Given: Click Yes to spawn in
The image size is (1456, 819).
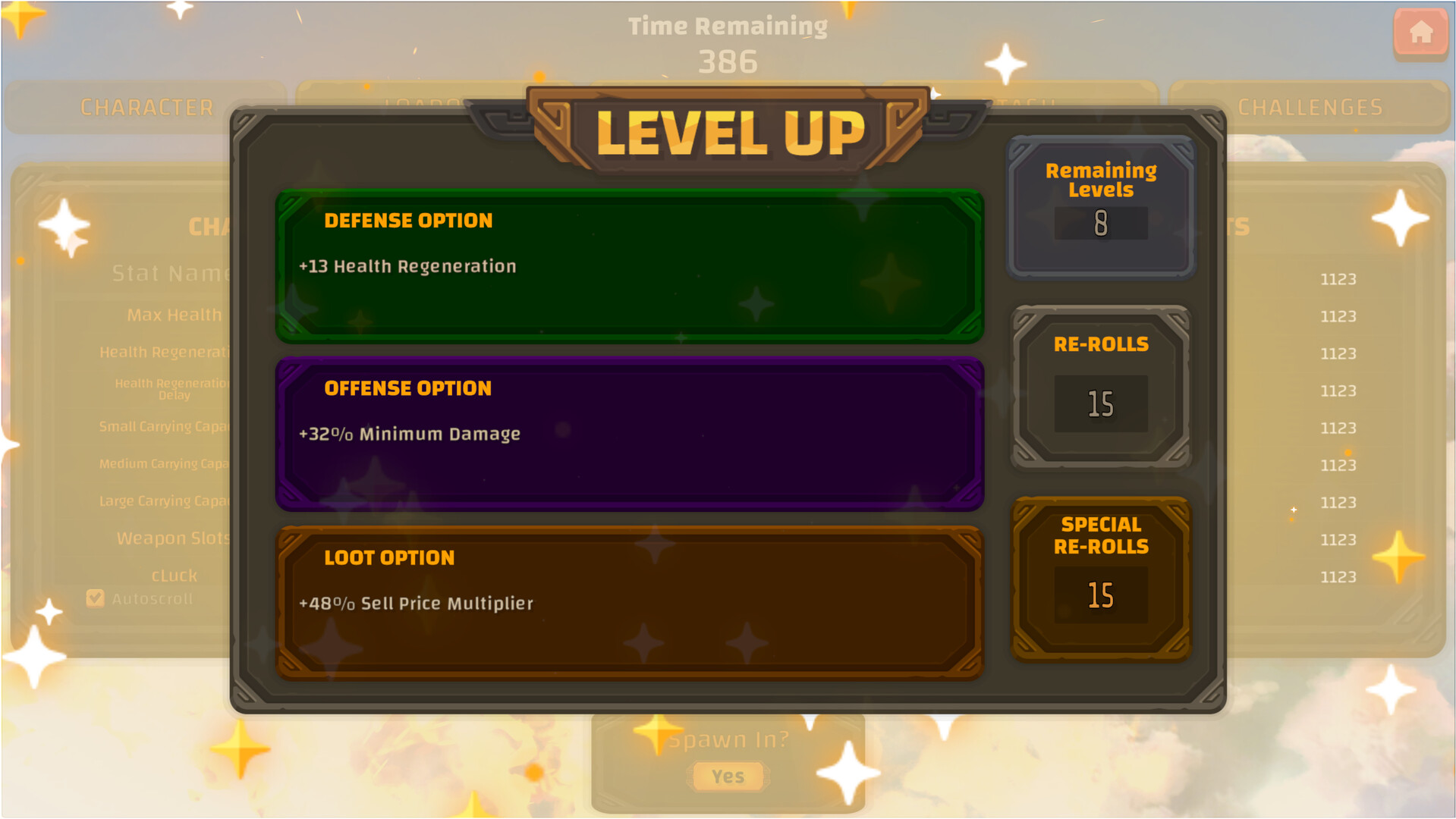Looking at the screenshot, I should [x=727, y=776].
